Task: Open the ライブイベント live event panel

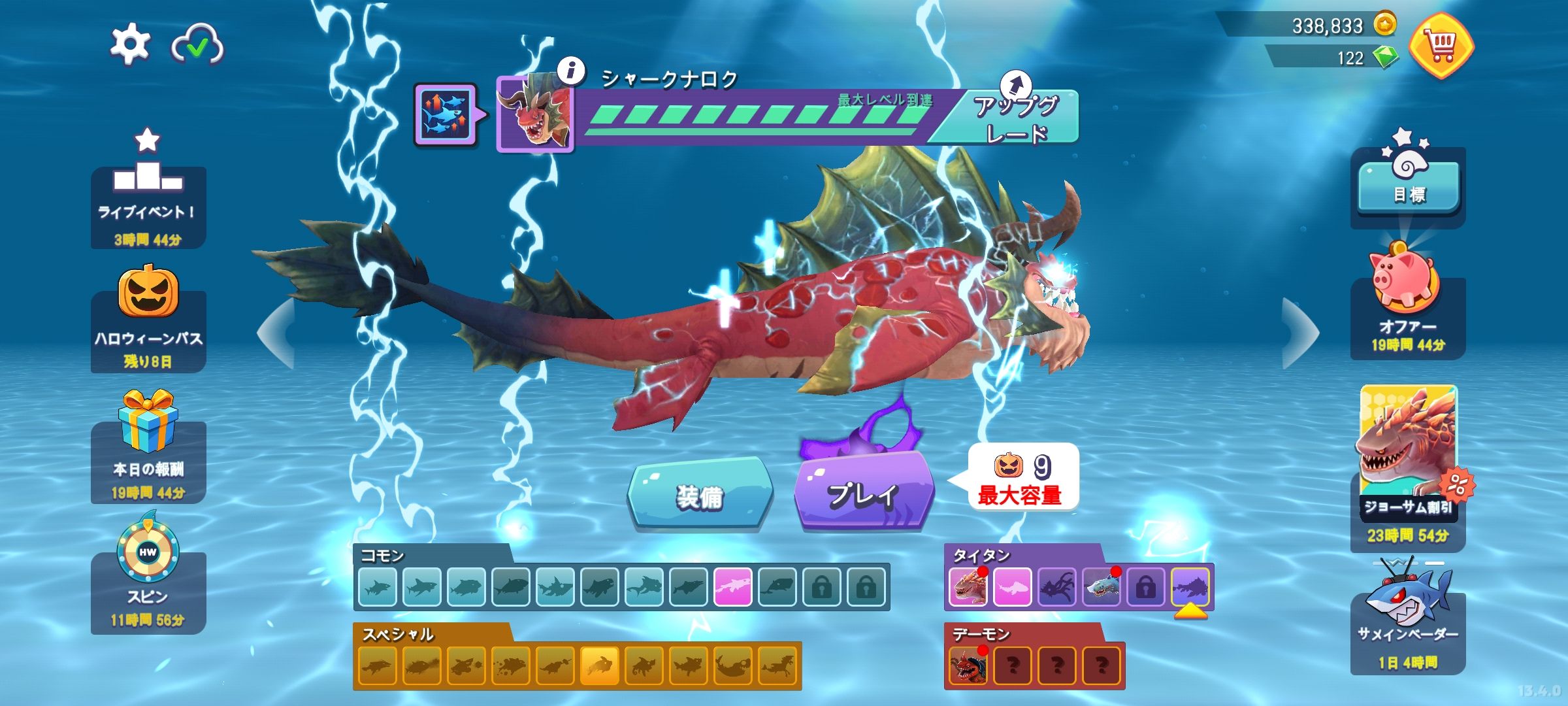Action: point(148,196)
